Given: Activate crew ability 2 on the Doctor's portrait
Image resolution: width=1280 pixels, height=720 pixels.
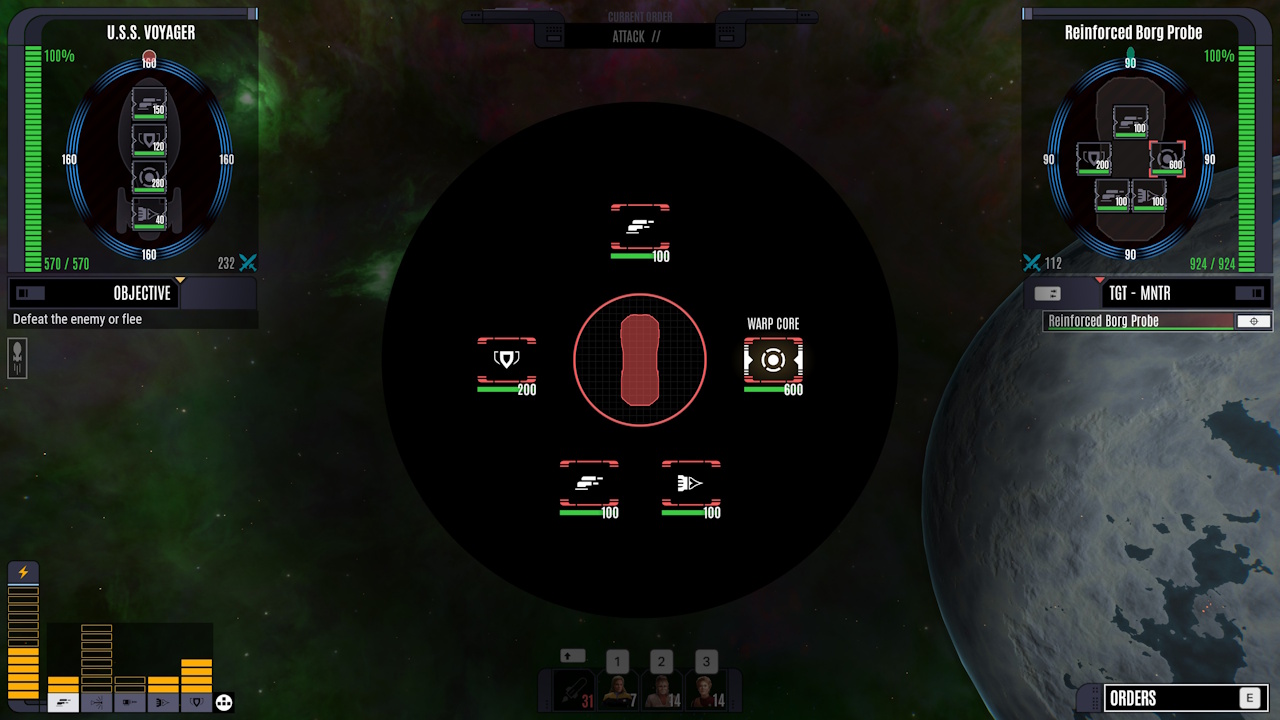Looking at the screenshot, I should tap(662, 688).
